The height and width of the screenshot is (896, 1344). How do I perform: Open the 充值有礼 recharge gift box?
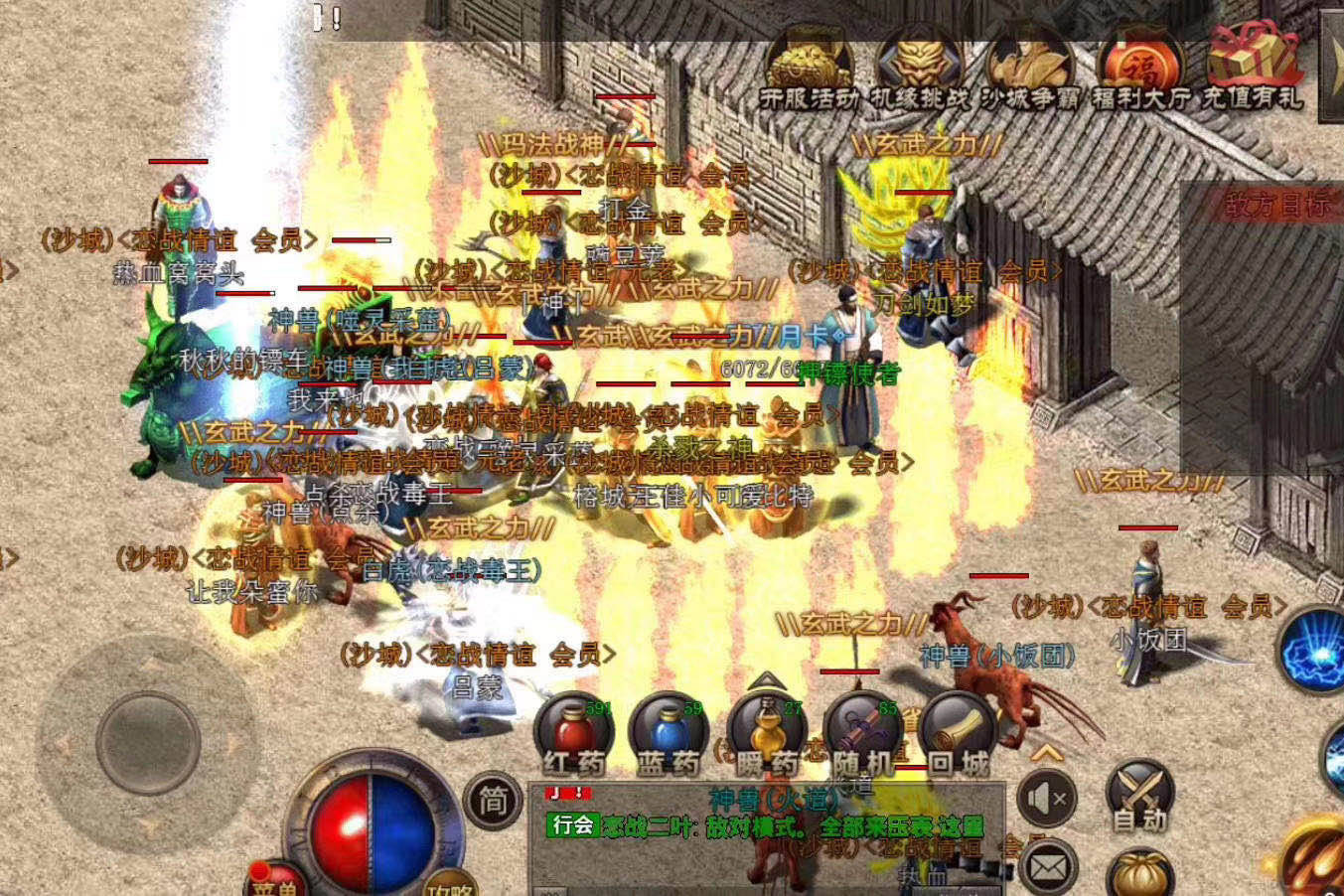(1252, 68)
